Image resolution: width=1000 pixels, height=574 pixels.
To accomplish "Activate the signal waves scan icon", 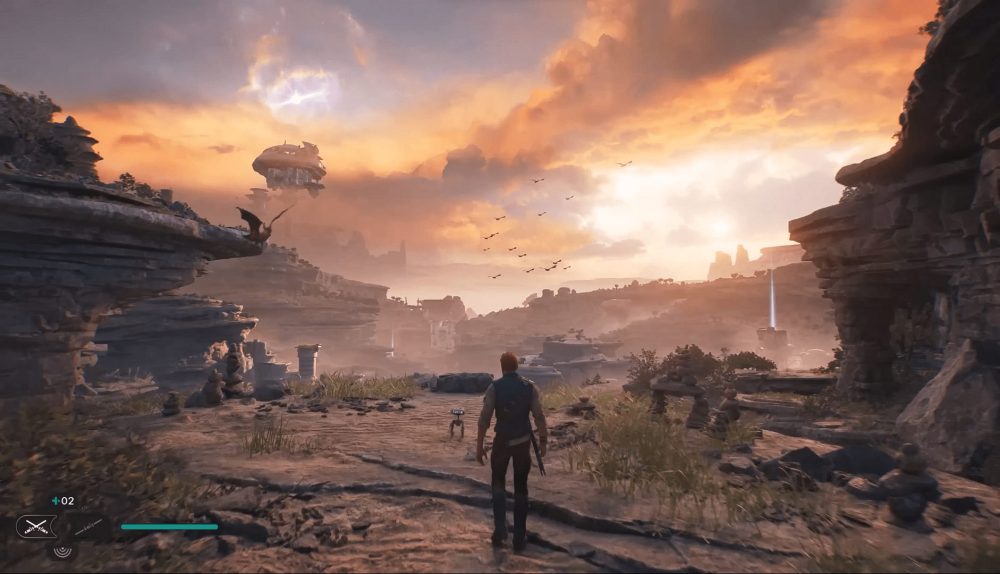I will [x=62, y=549].
